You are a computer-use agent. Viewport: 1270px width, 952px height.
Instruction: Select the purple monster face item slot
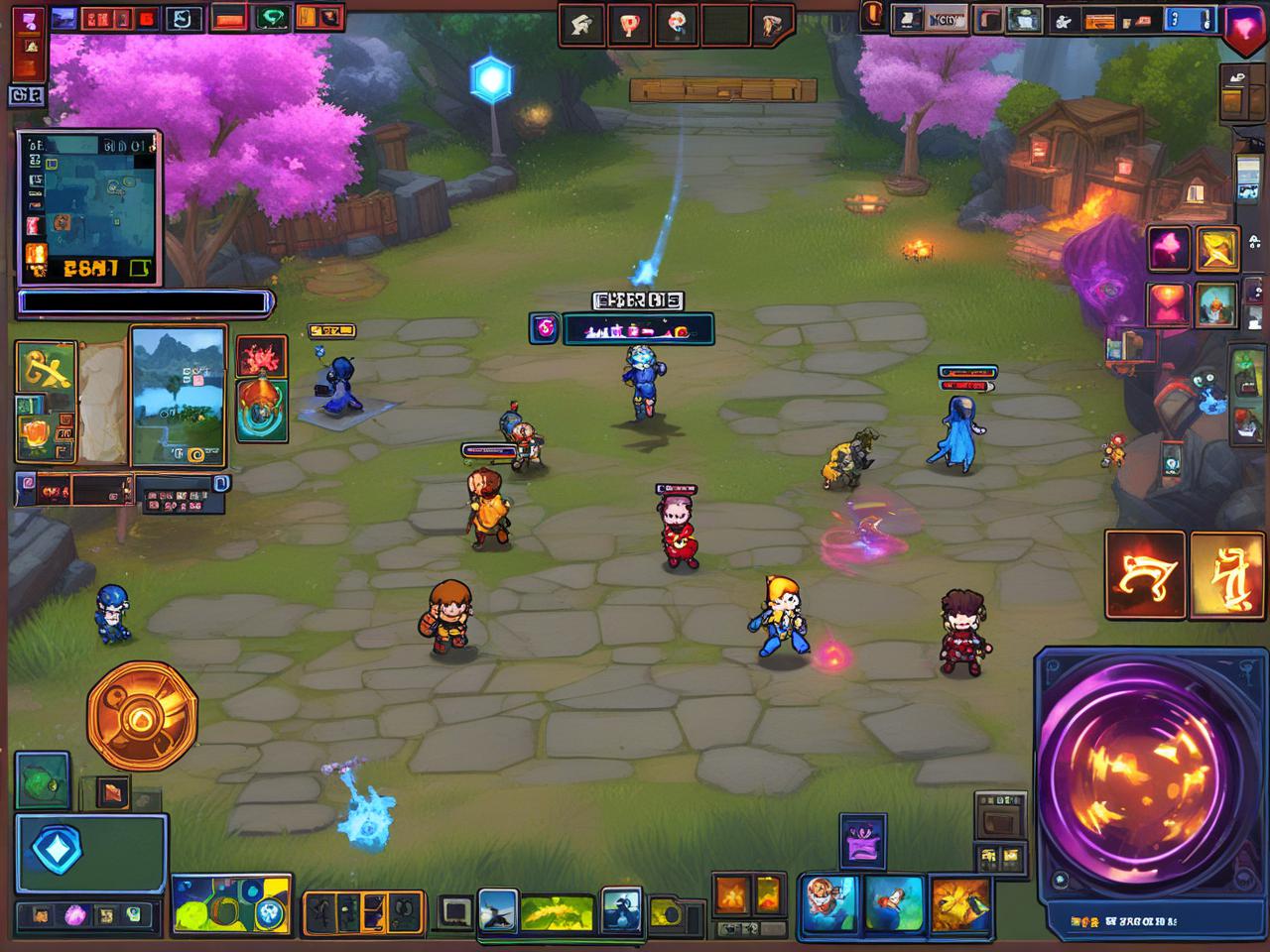pos(862,843)
